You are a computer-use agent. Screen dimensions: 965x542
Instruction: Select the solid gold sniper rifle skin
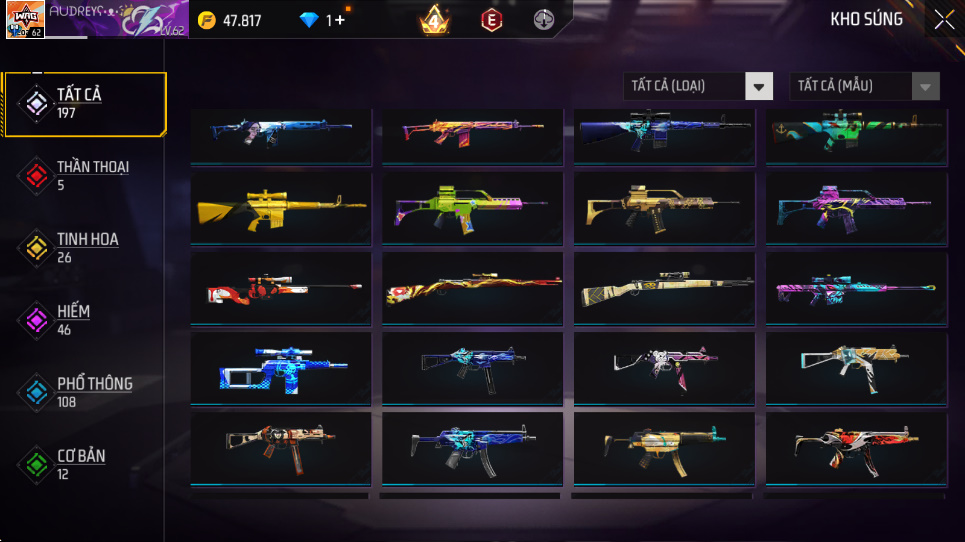[279, 206]
